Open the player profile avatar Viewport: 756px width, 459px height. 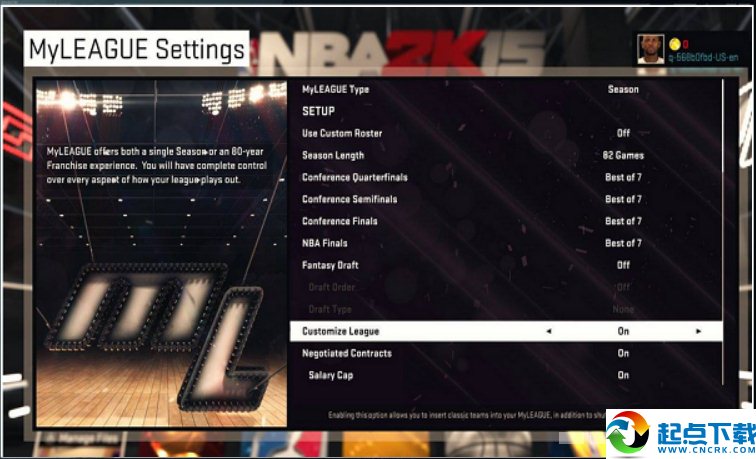coord(651,48)
